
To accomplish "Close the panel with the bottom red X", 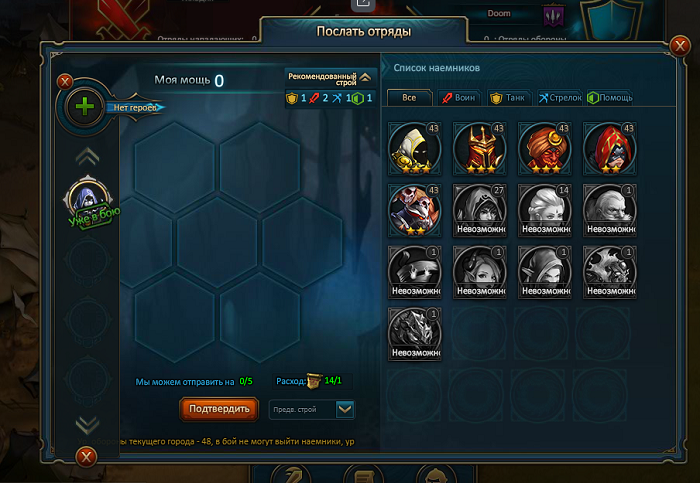I will (x=87, y=458).
